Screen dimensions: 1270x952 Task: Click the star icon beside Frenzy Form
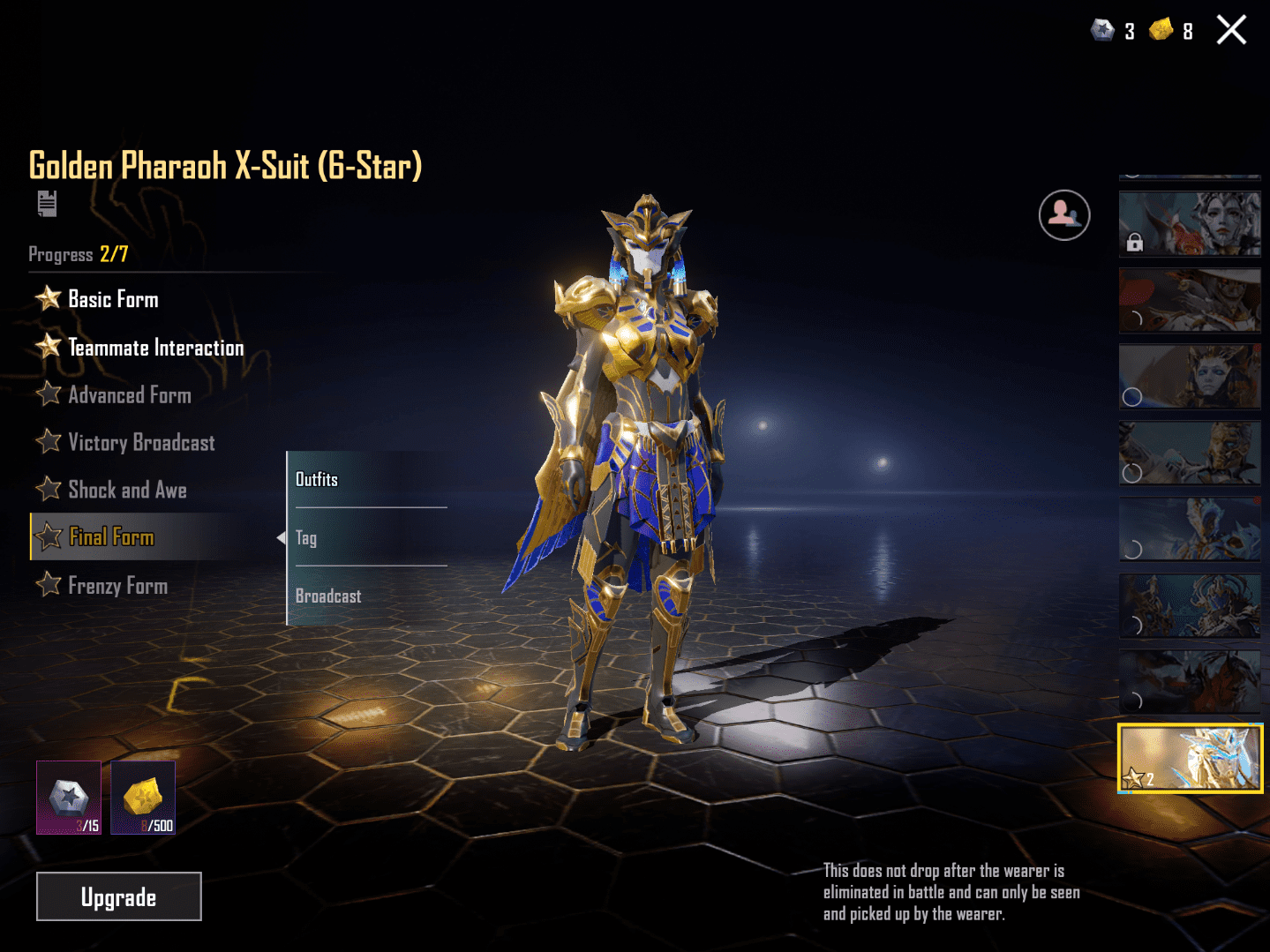pyautogui.click(x=48, y=585)
